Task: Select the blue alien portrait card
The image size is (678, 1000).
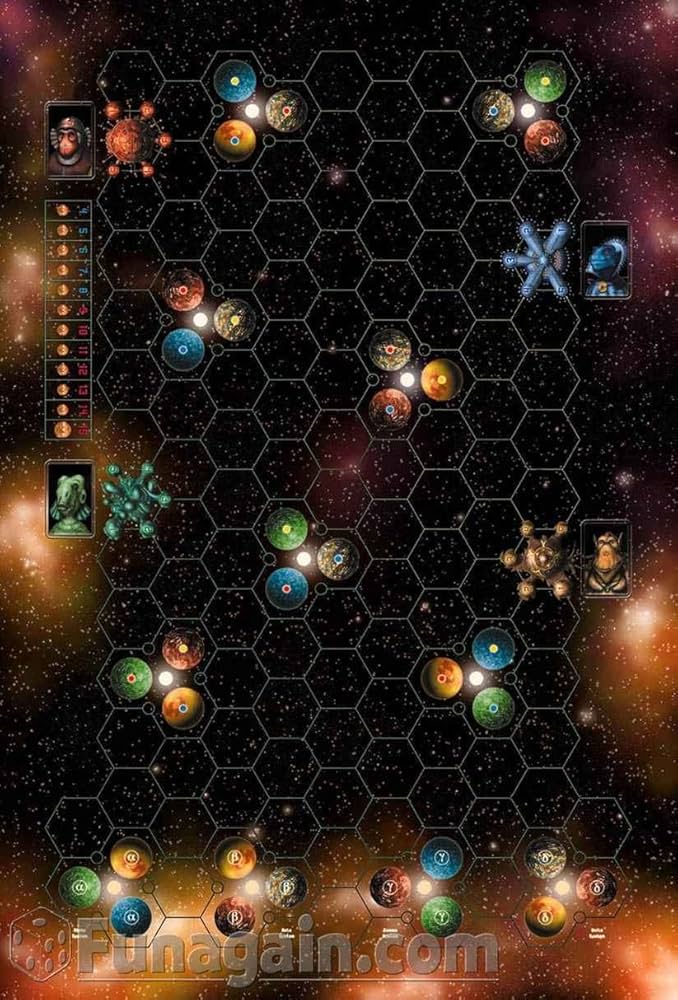Action: [x=605, y=259]
